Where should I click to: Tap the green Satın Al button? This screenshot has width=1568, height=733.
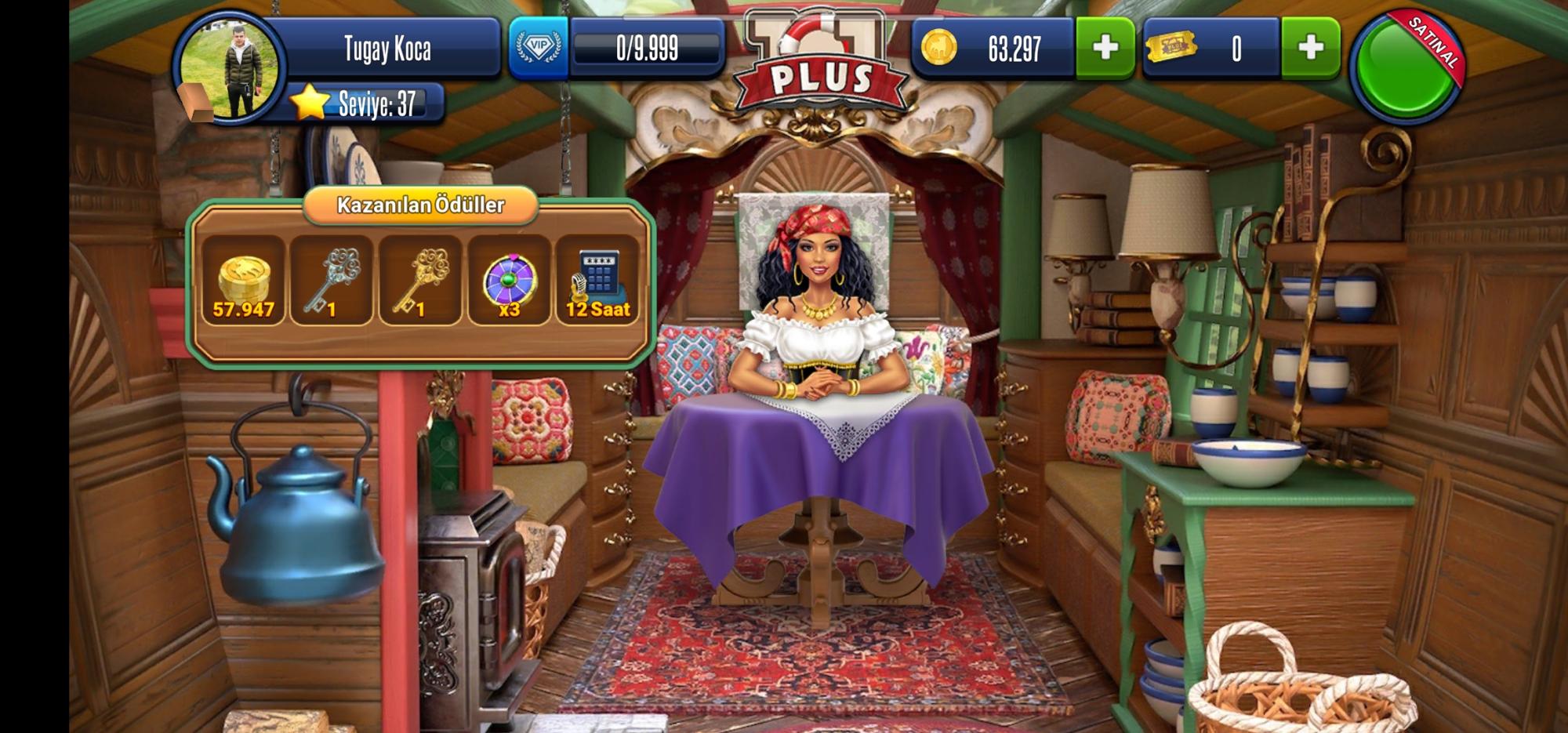(x=1407, y=67)
